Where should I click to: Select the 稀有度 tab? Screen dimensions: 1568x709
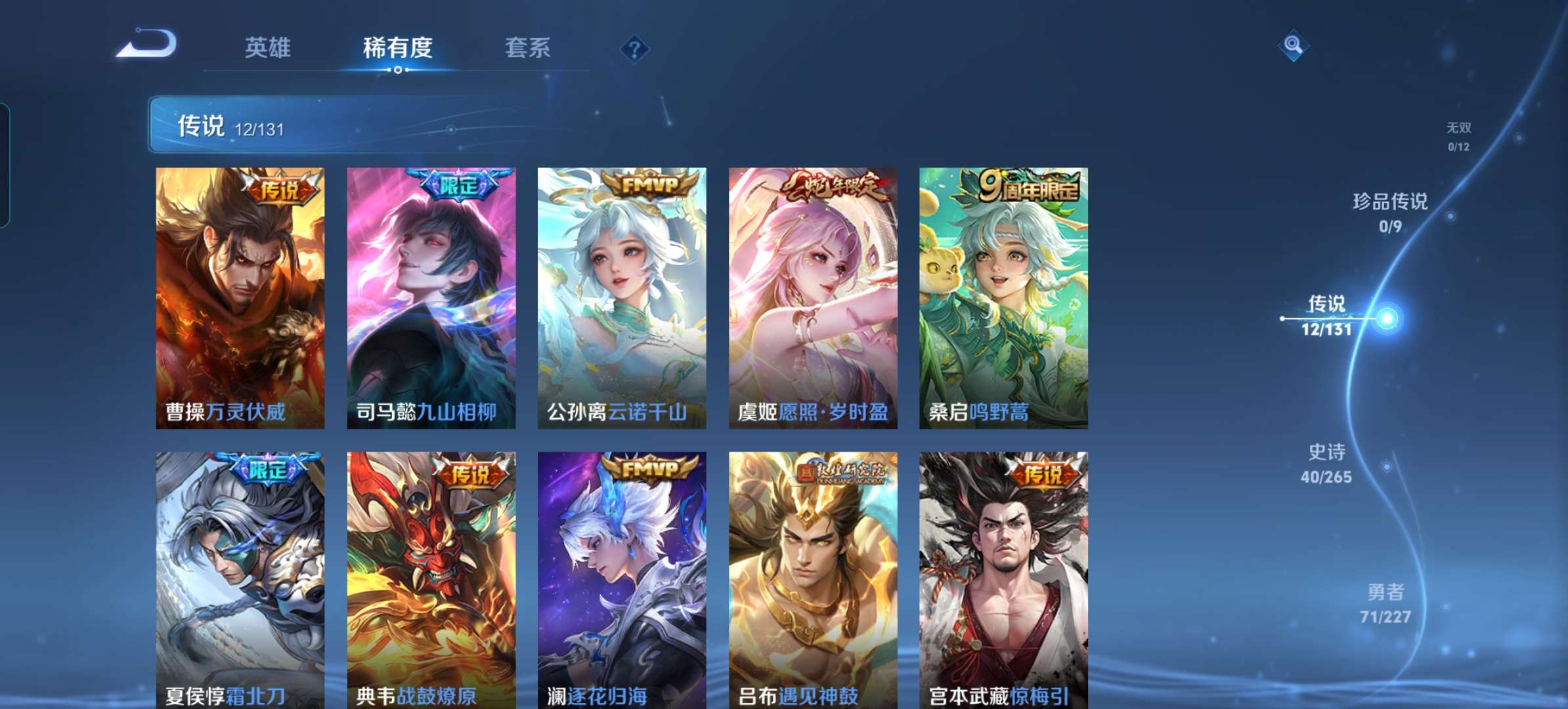[399, 47]
